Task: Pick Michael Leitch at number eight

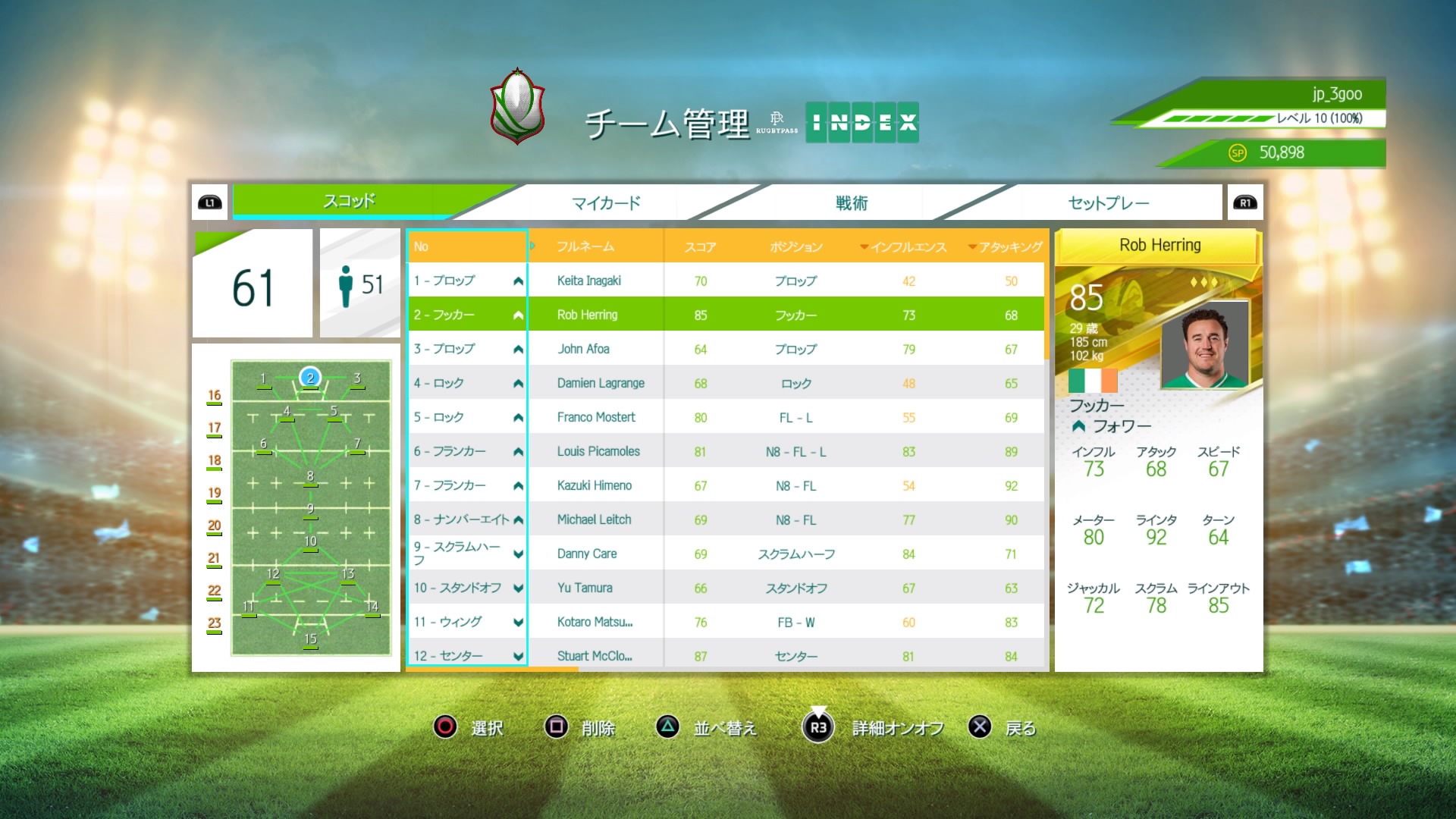Action: pos(594,519)
